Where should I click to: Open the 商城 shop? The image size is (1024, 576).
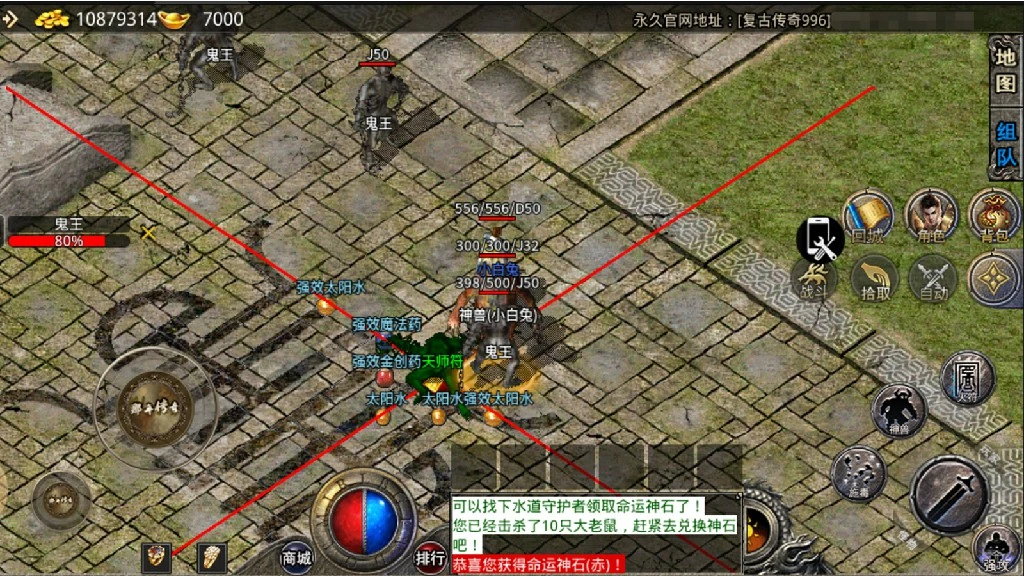(x=296, y=558)
